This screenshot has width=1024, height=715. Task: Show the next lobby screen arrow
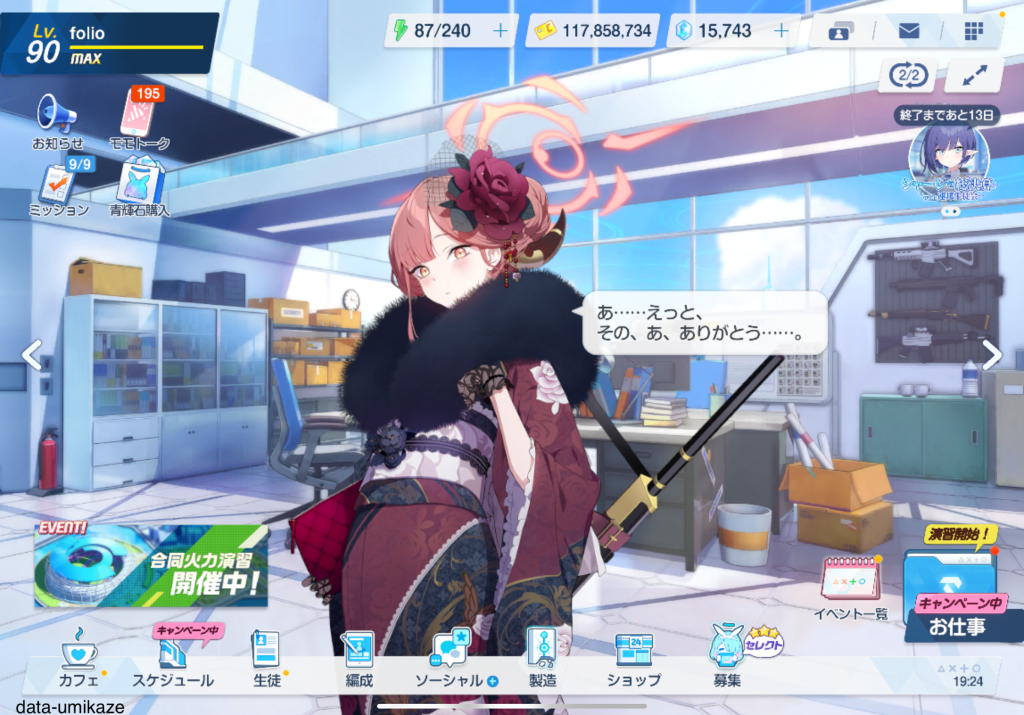pyautogui.click(x=991, y=354)
